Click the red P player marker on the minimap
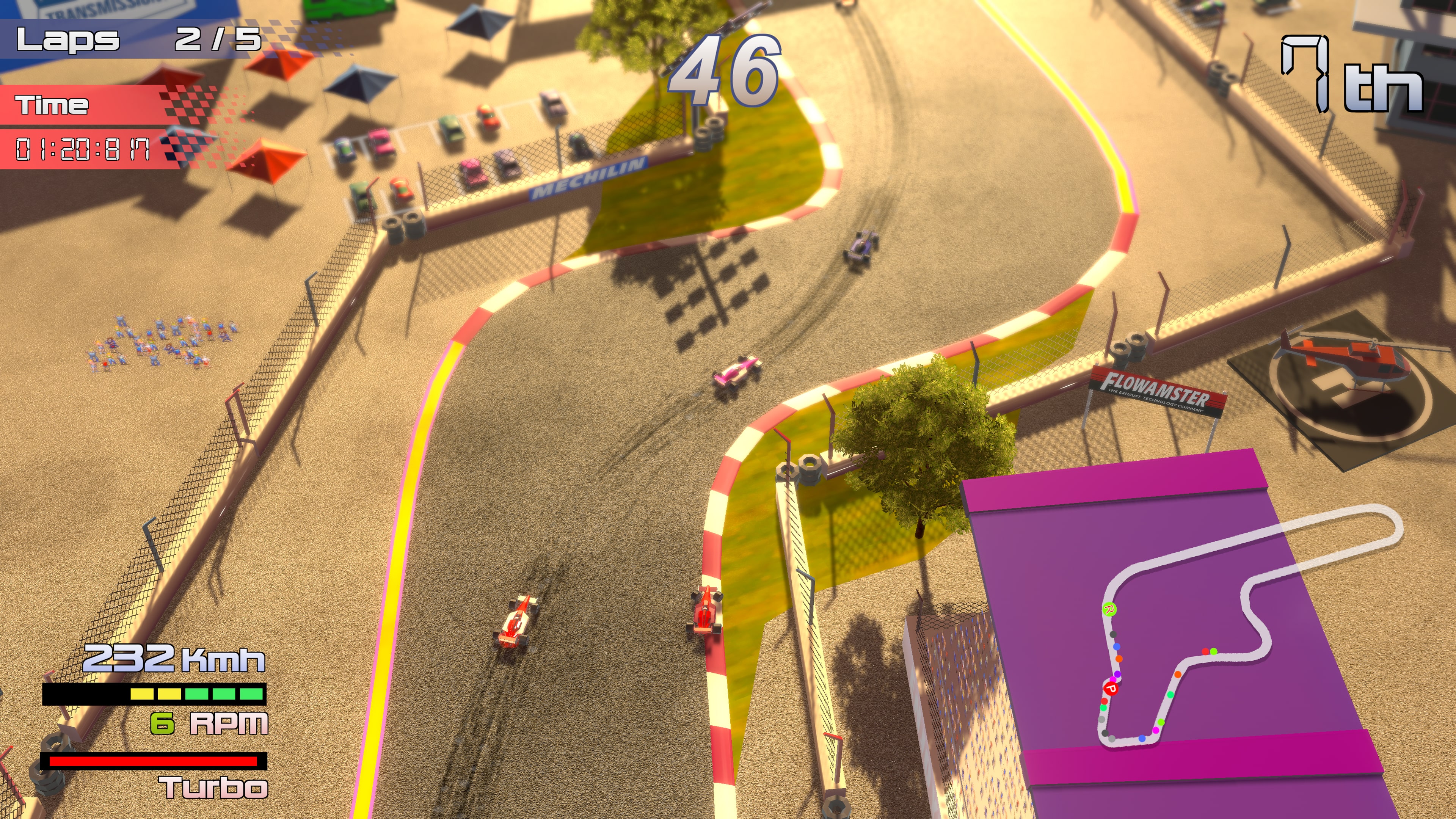The width and height of the screenshot is (1456, 819). coord(1111,689)
